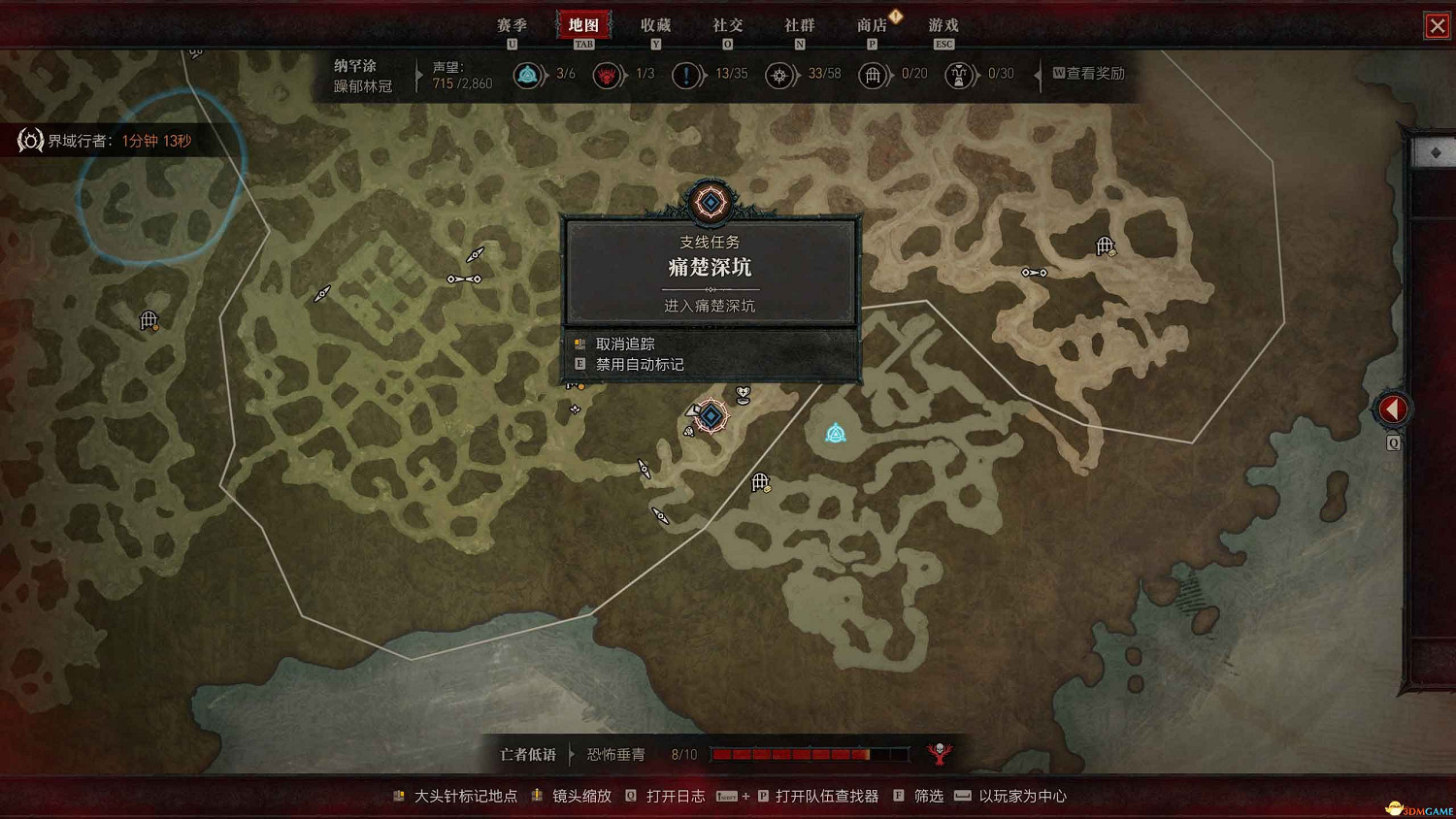Click the dungeon gate icon in the northeast desert

pos(1103,246)
